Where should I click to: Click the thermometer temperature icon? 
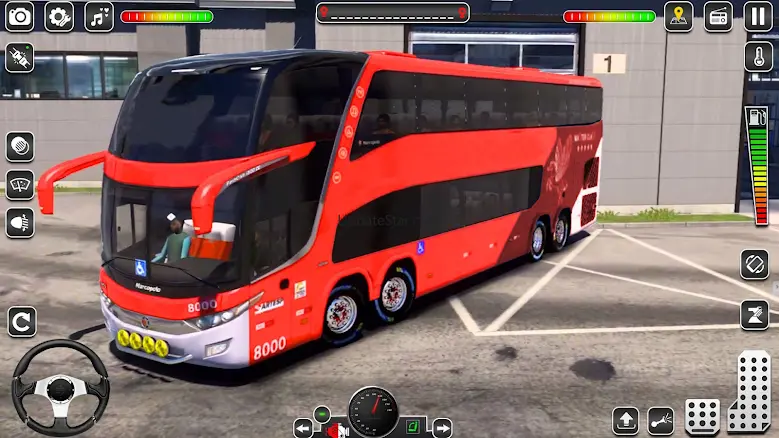pos(757,56)
